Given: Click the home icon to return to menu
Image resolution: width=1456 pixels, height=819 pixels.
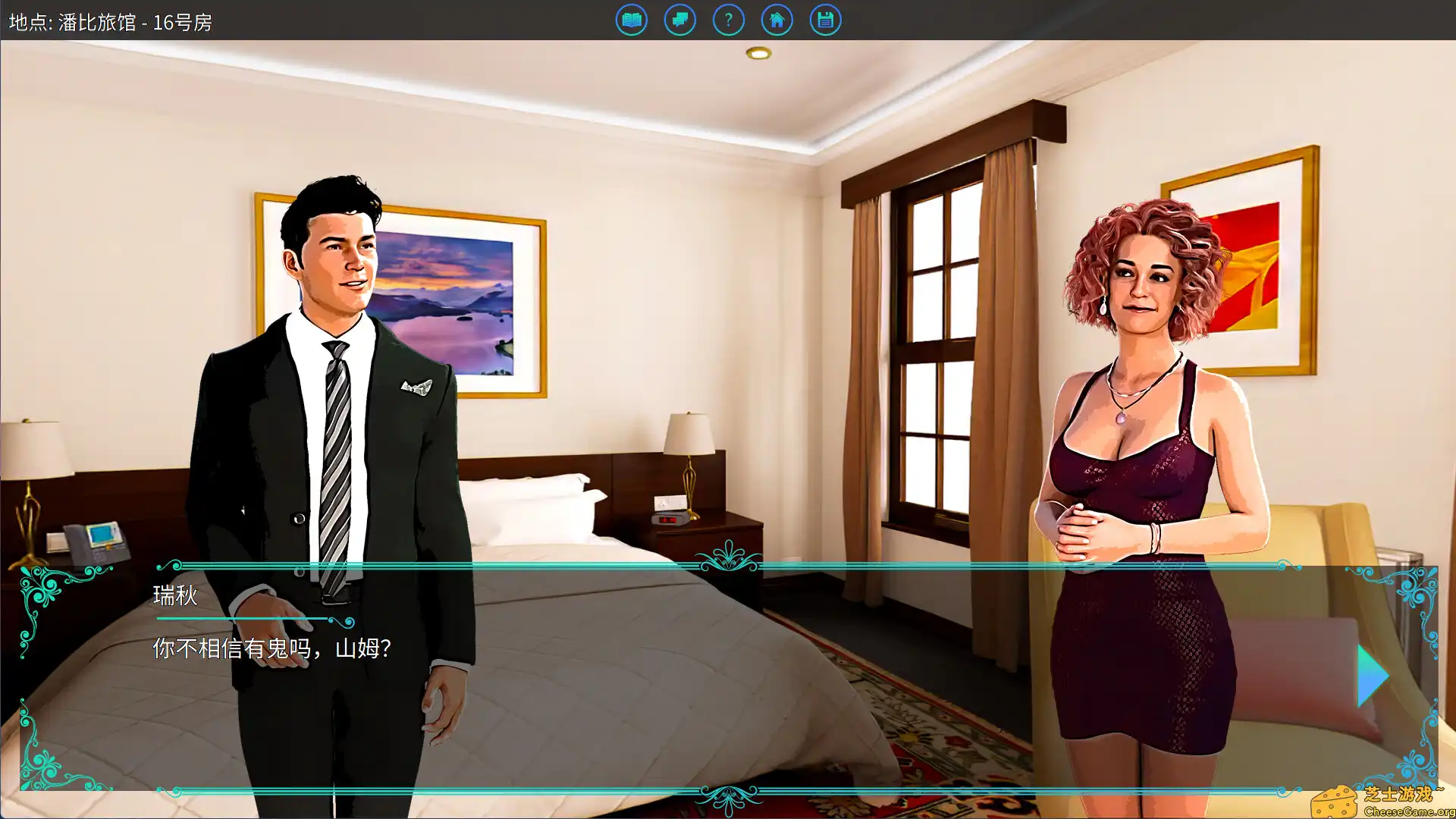Looking at the screenshot, I should pos(777,20).
